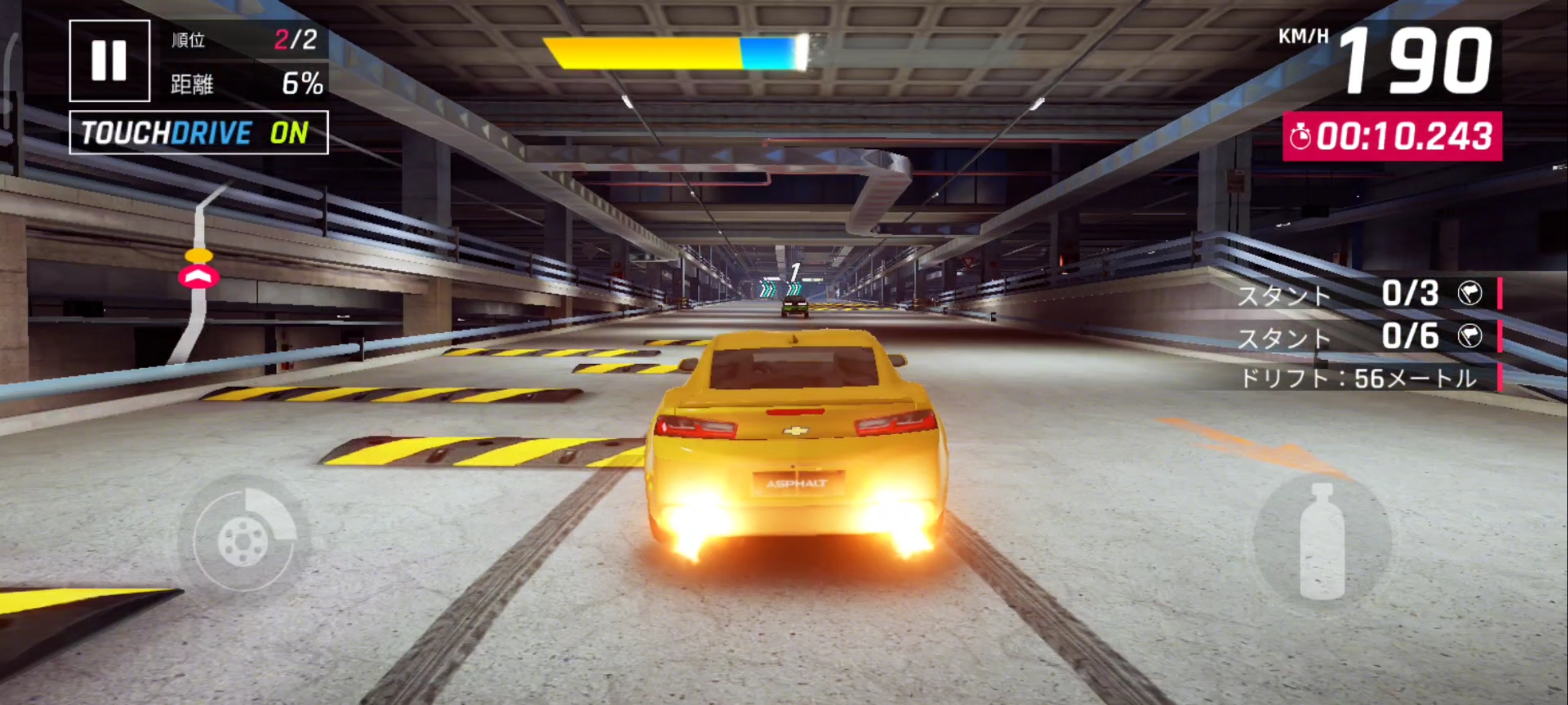Toggle the TouchDrive ON setting
The image size is (1568, 705).
click(198, 132)
